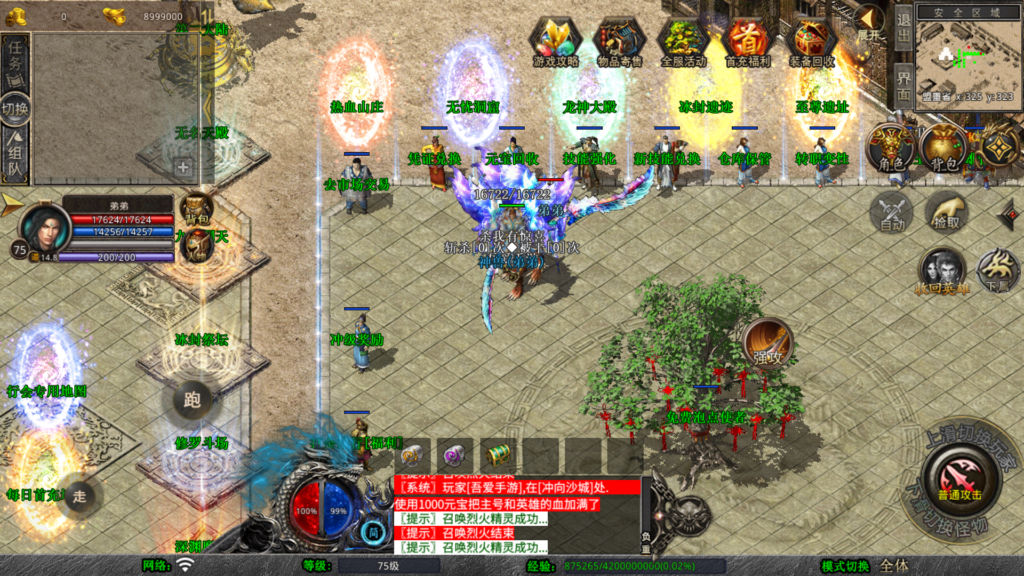Open the 角色 character sheet
The width and height of the screenshot is (1024, 576).
click(x=889, y=146)
